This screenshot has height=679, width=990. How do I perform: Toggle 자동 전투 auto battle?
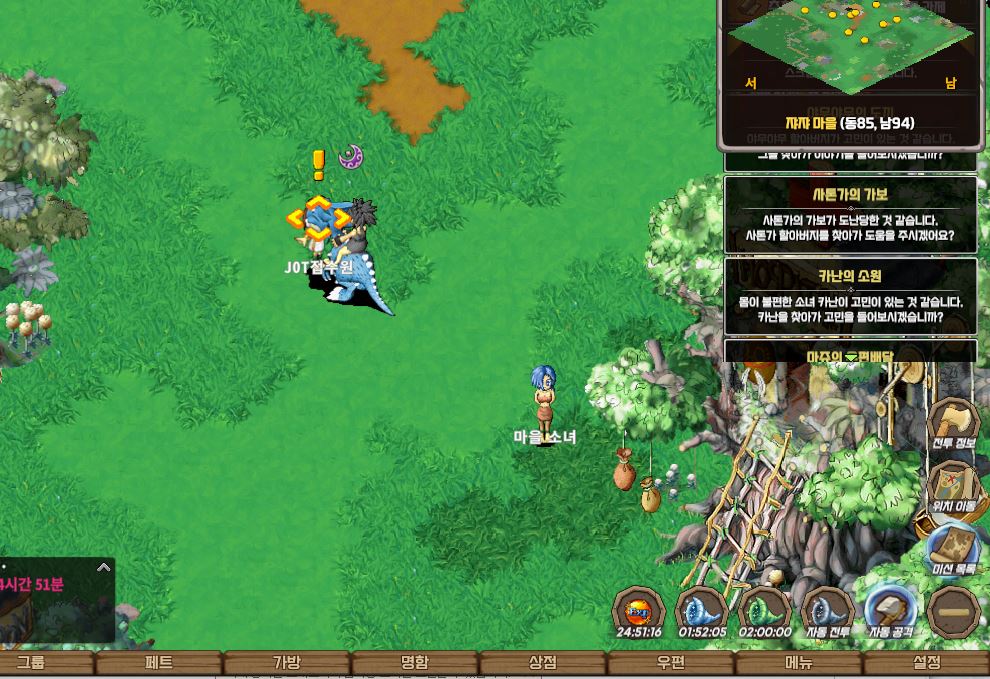pyautogui.click(x=827, y=611)
